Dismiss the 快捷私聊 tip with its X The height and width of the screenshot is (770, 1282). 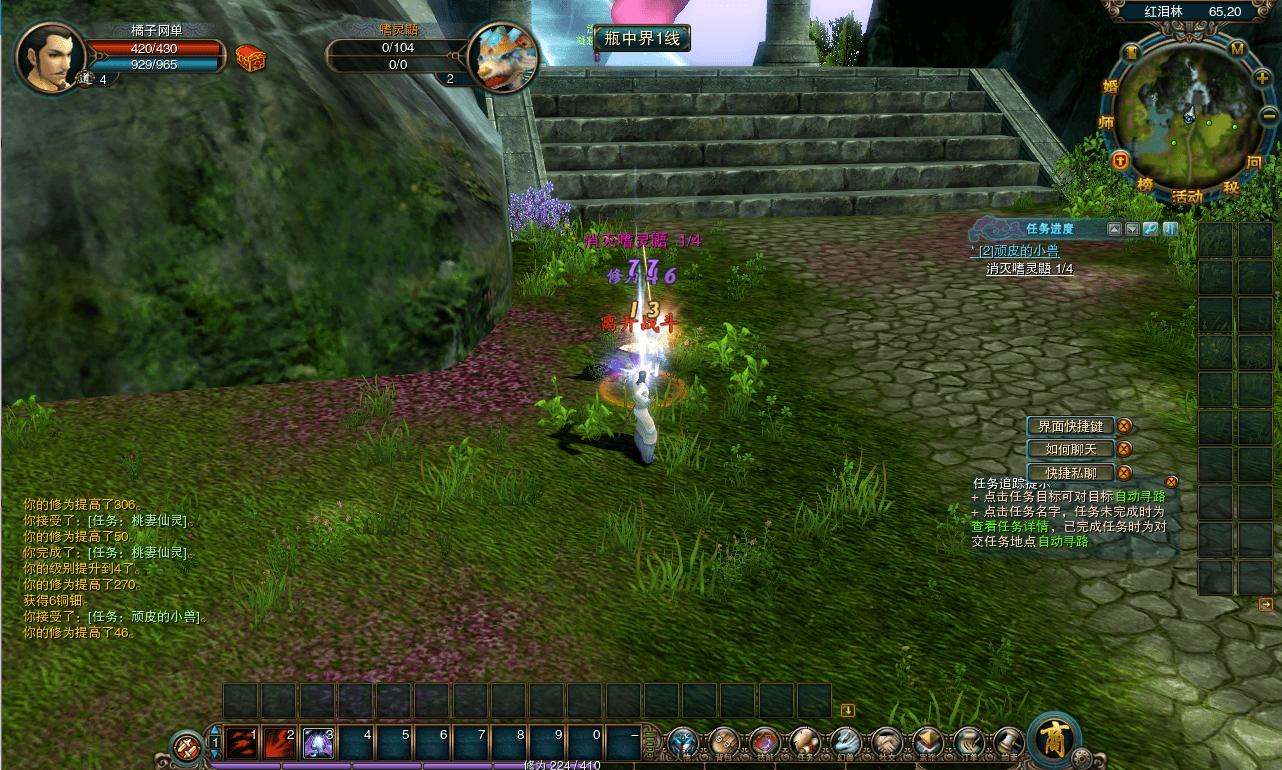tap(1124, 473)
